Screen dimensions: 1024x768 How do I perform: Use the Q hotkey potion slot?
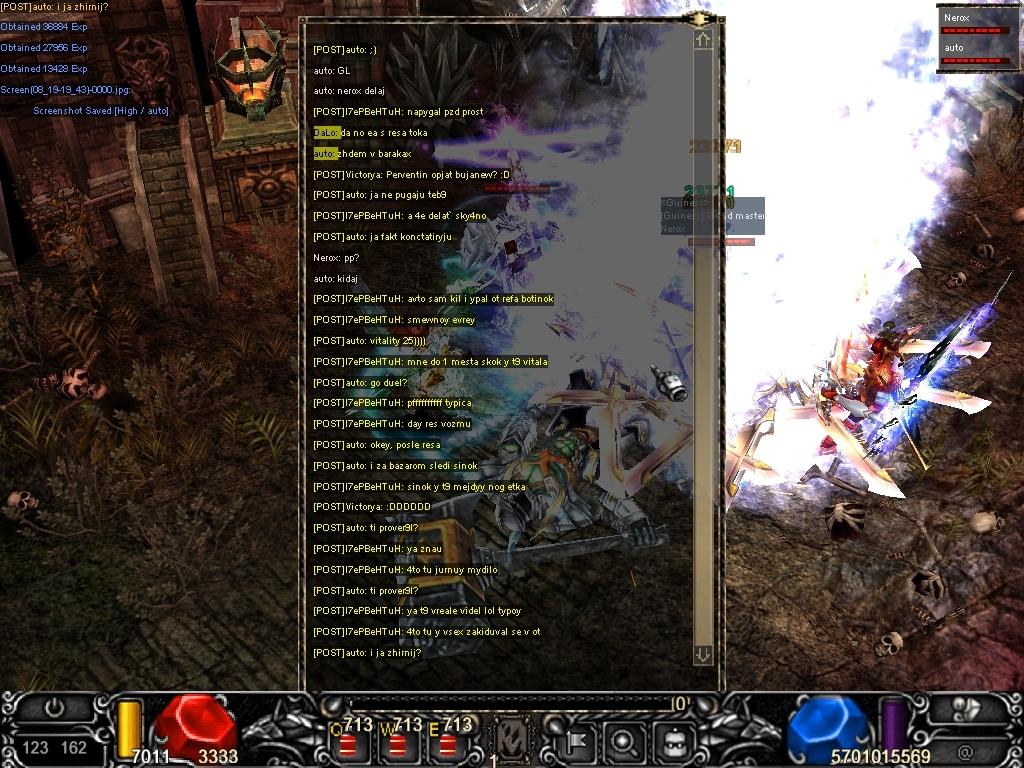(x=347, y=743)
